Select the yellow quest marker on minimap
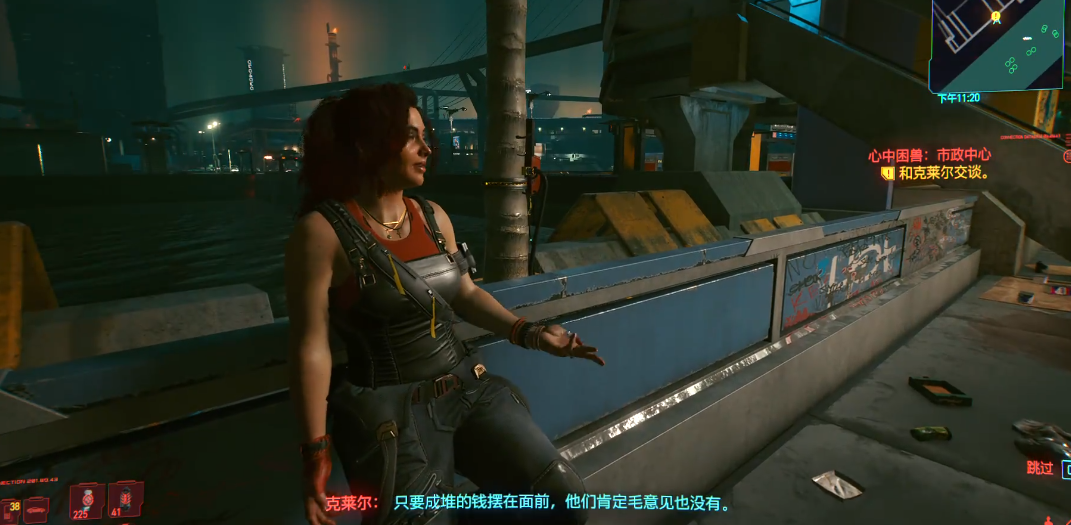Image resolution: width=1071 pixels, height=525 pixels. click(995, 17)
